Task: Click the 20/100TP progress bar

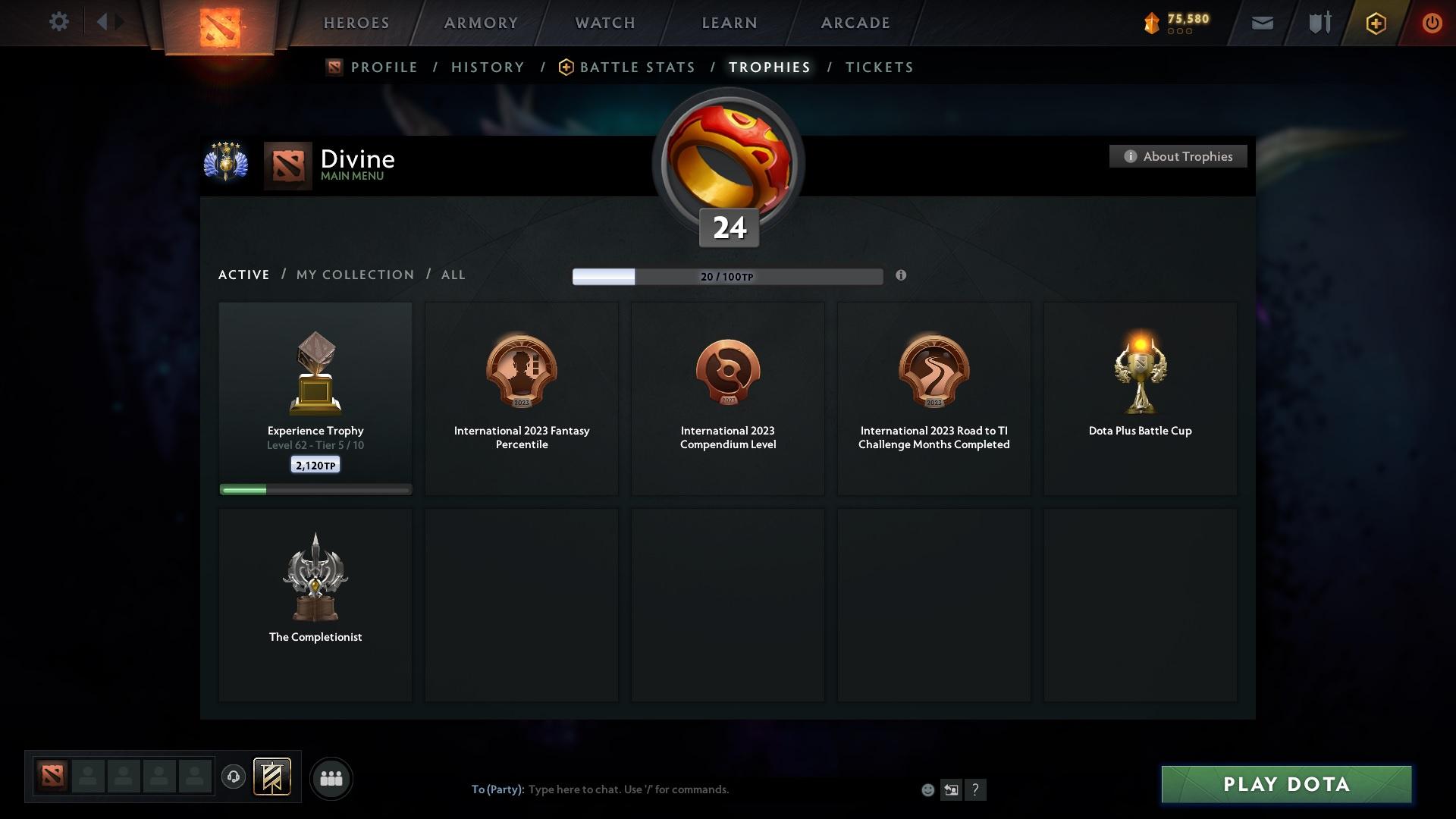Action: click(x=728, y=276)
